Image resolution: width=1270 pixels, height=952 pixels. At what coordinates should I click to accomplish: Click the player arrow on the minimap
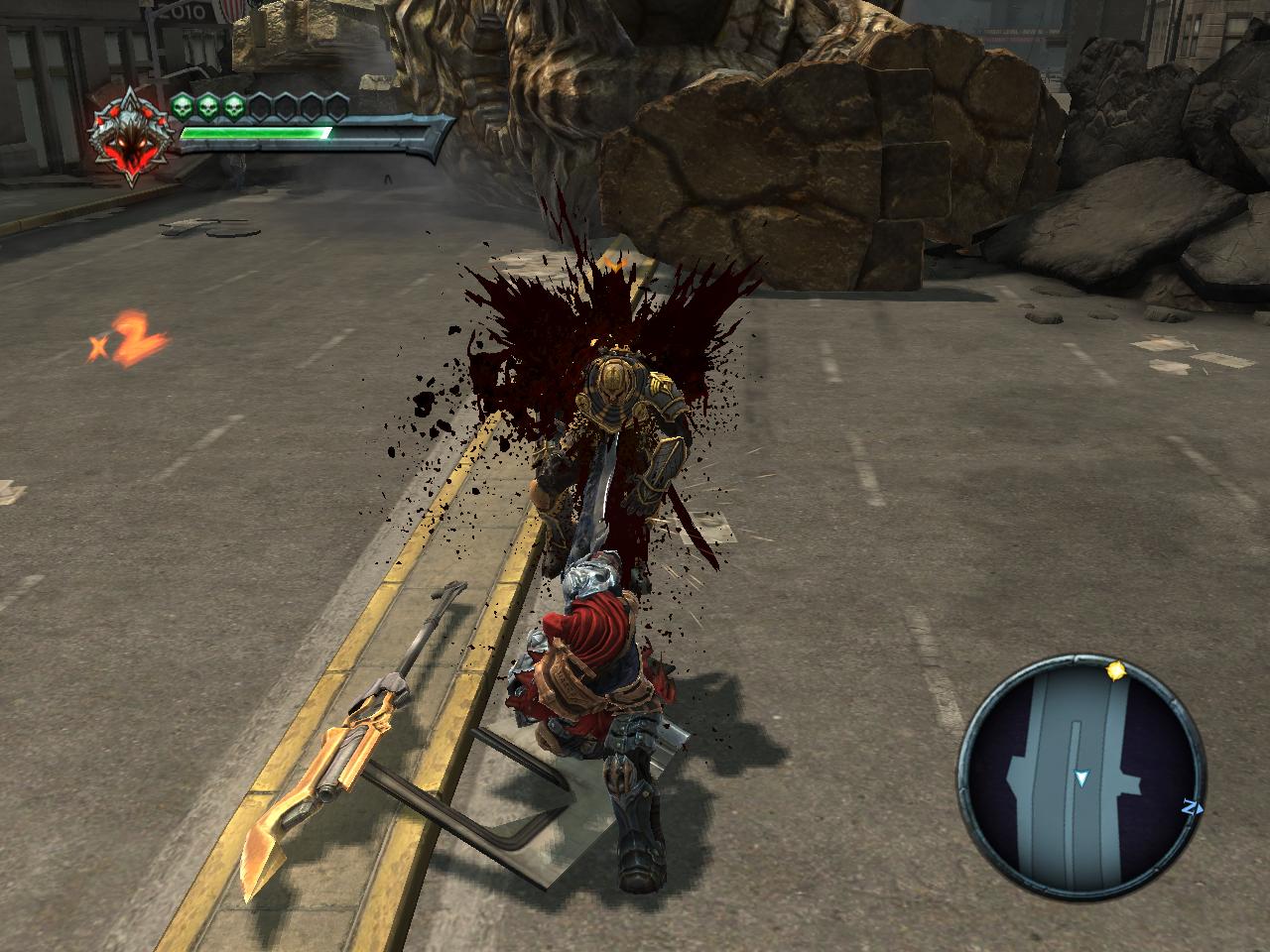pos(1081,779)
